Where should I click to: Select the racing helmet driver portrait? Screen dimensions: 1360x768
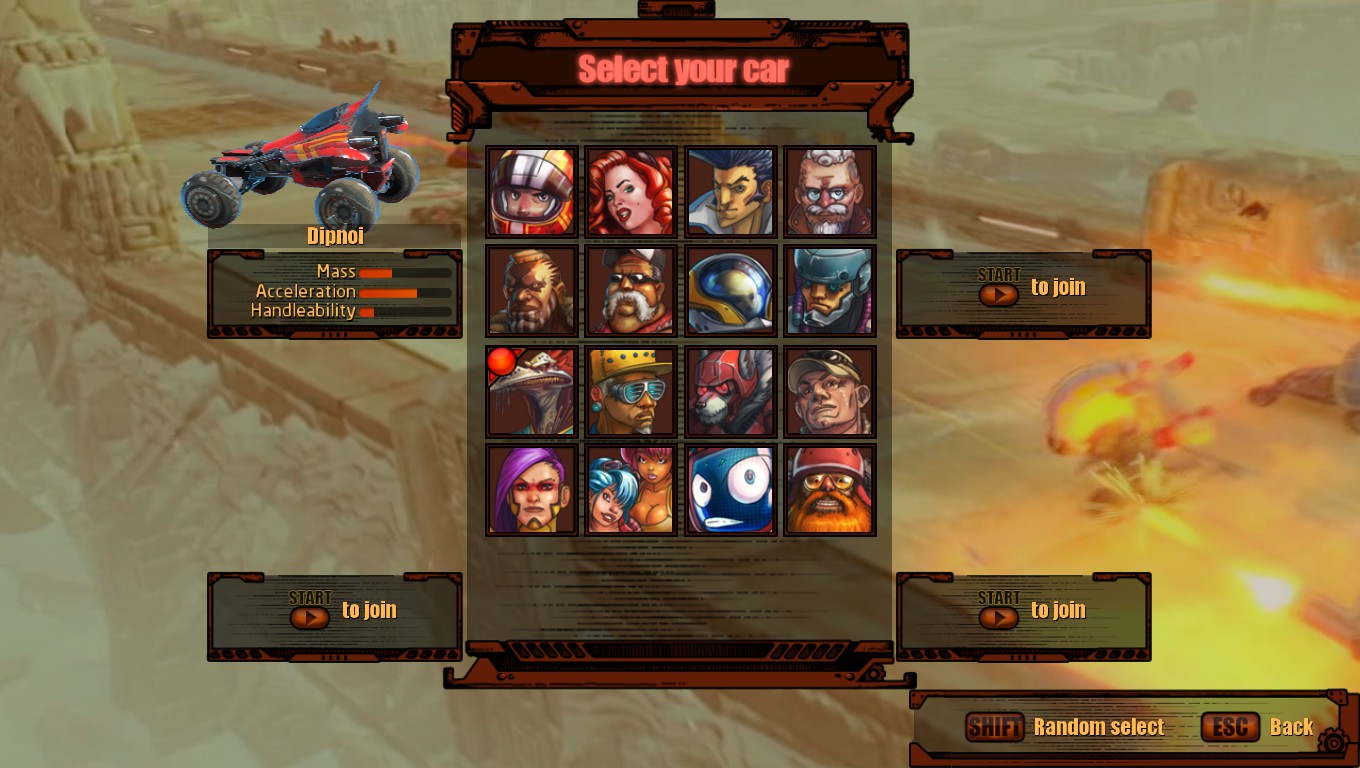click(532, 192)
